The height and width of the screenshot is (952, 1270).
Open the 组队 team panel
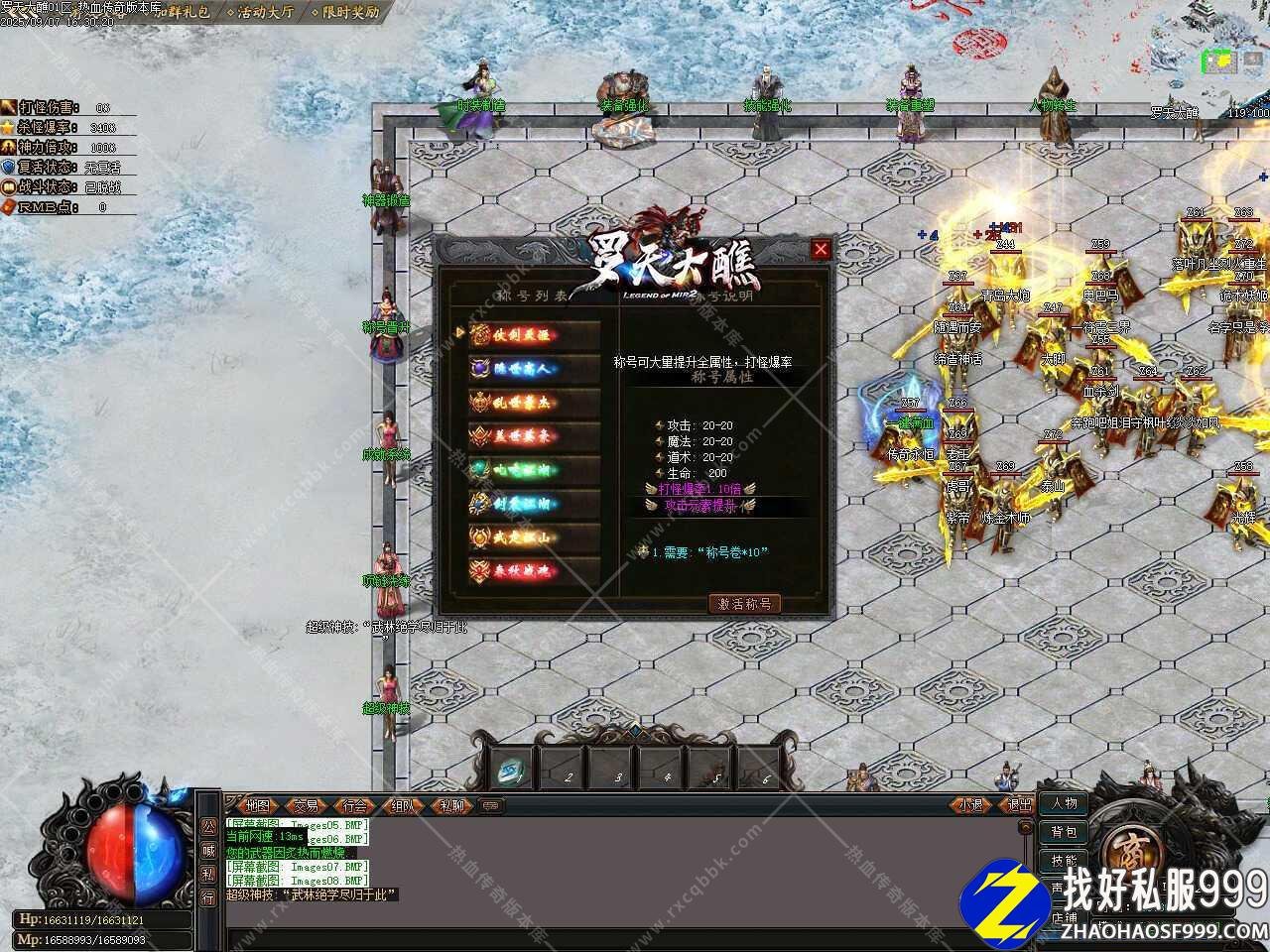pyautogui.click(x=403, y=805)
